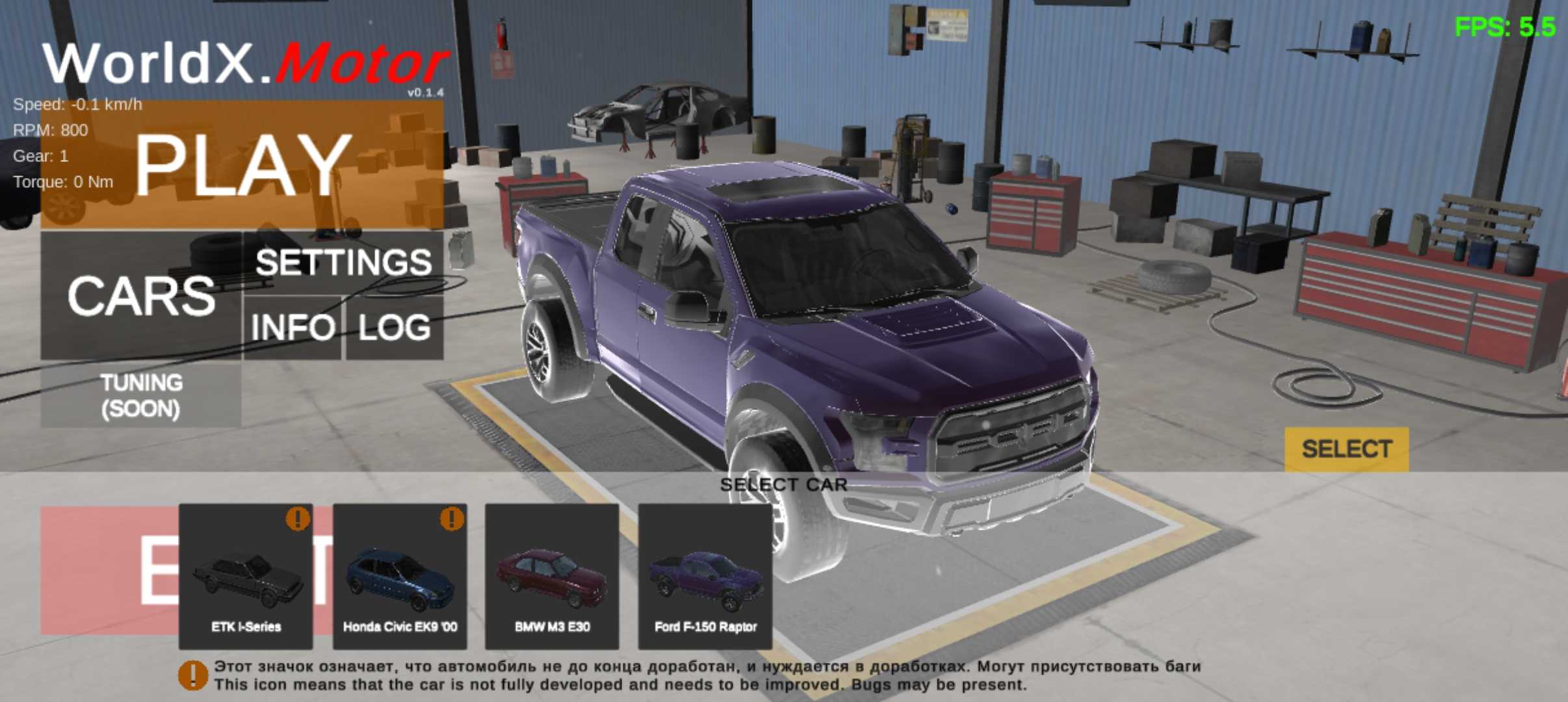Confirm the car with the yellow SELECT button
Viewport: 1568px width, 702px height.
(x=1346, y=449)
